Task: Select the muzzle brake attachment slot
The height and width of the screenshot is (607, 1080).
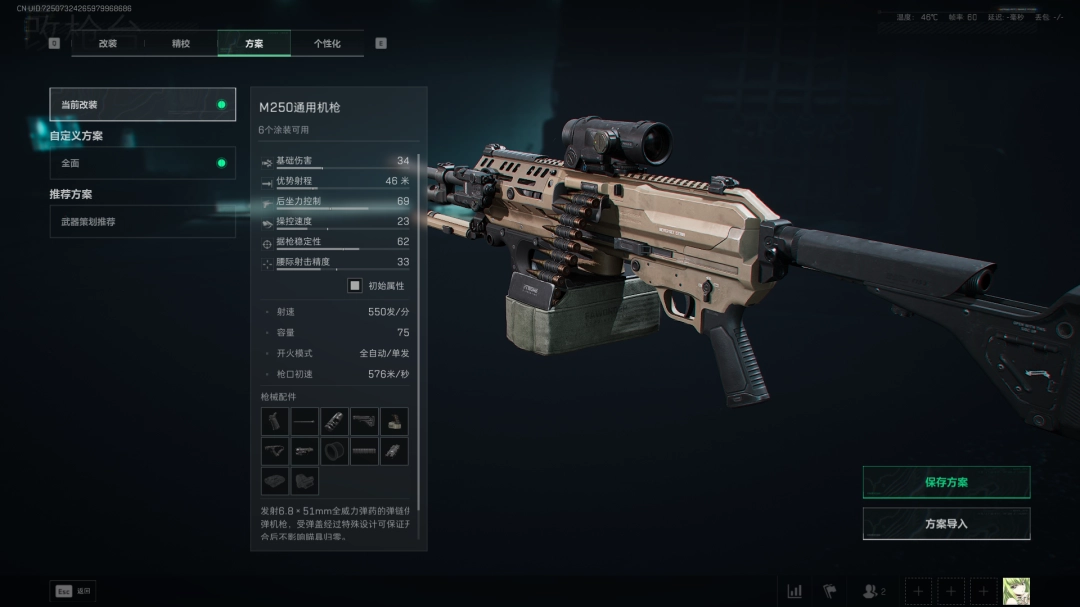Action: click(x=335, y=422)
